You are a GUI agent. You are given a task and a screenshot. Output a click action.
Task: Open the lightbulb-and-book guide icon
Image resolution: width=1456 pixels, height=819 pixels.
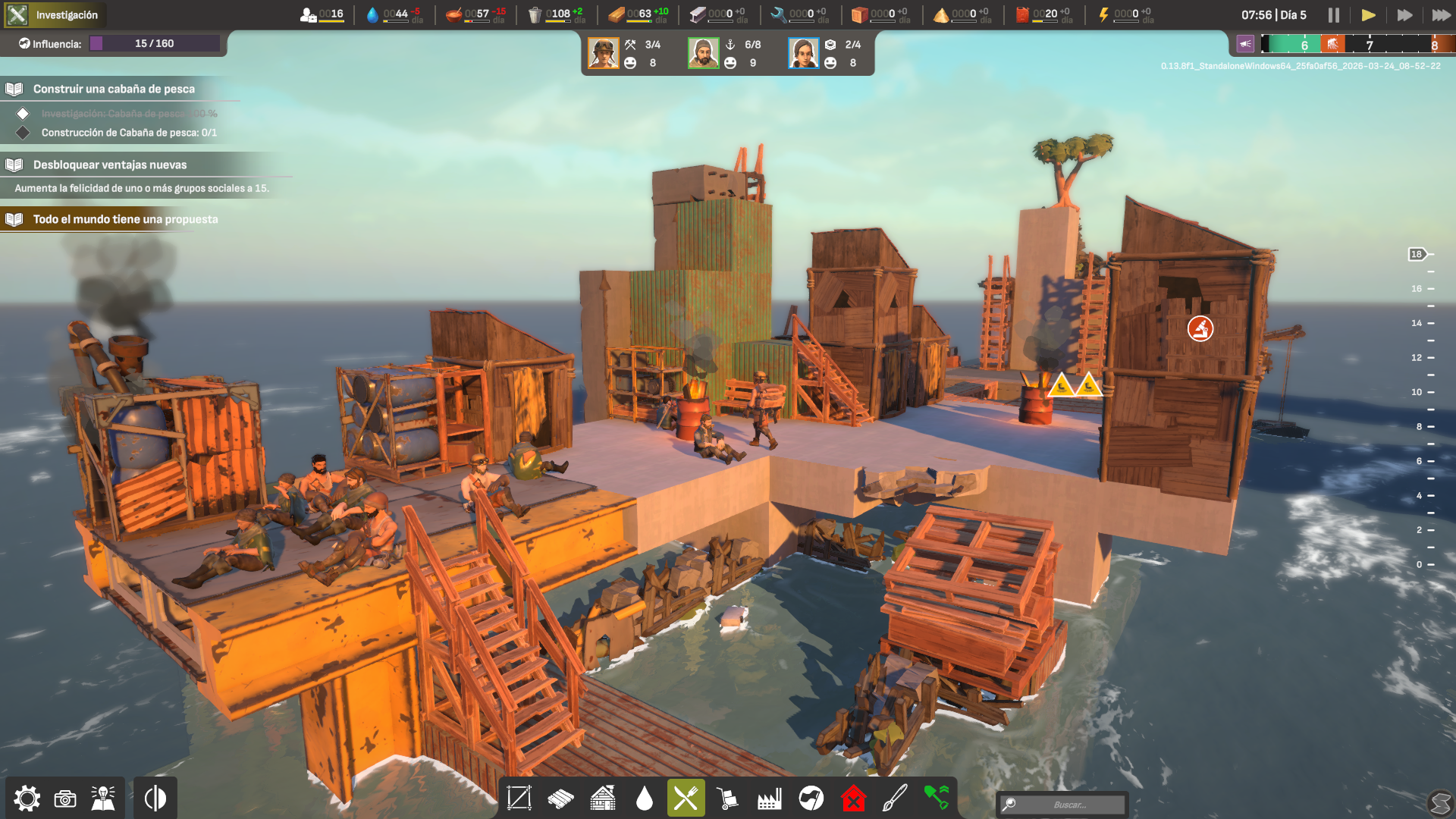tap(103, 799)
